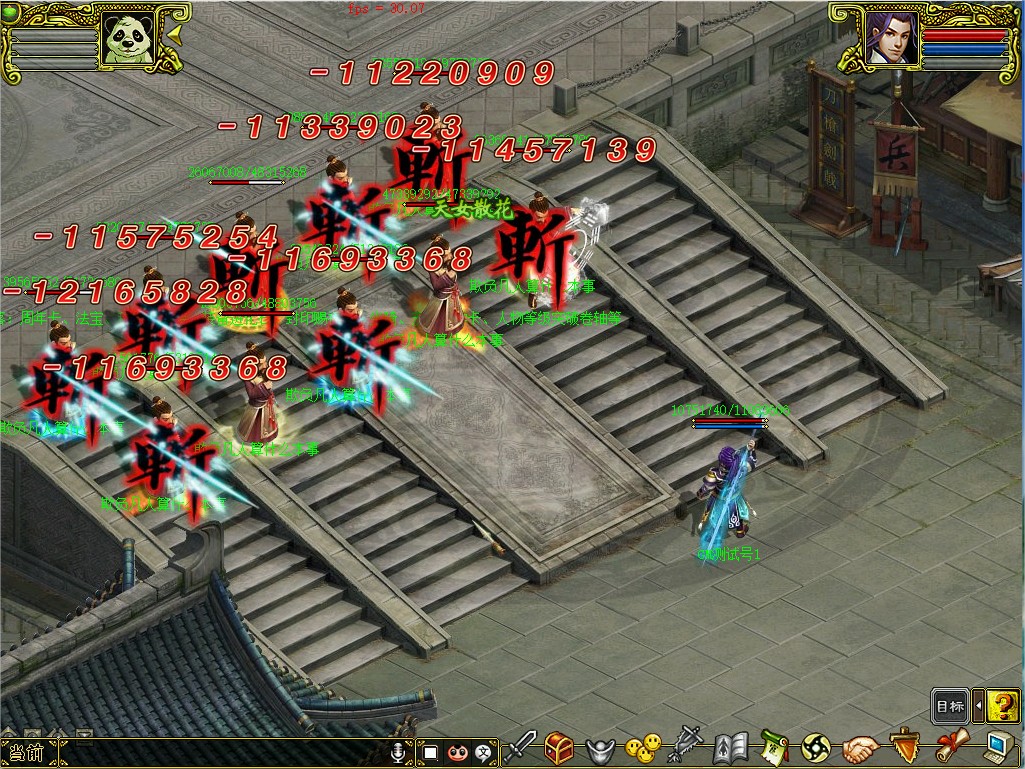
Task: Click the white square chat button
Action: [x=430, y=752]
